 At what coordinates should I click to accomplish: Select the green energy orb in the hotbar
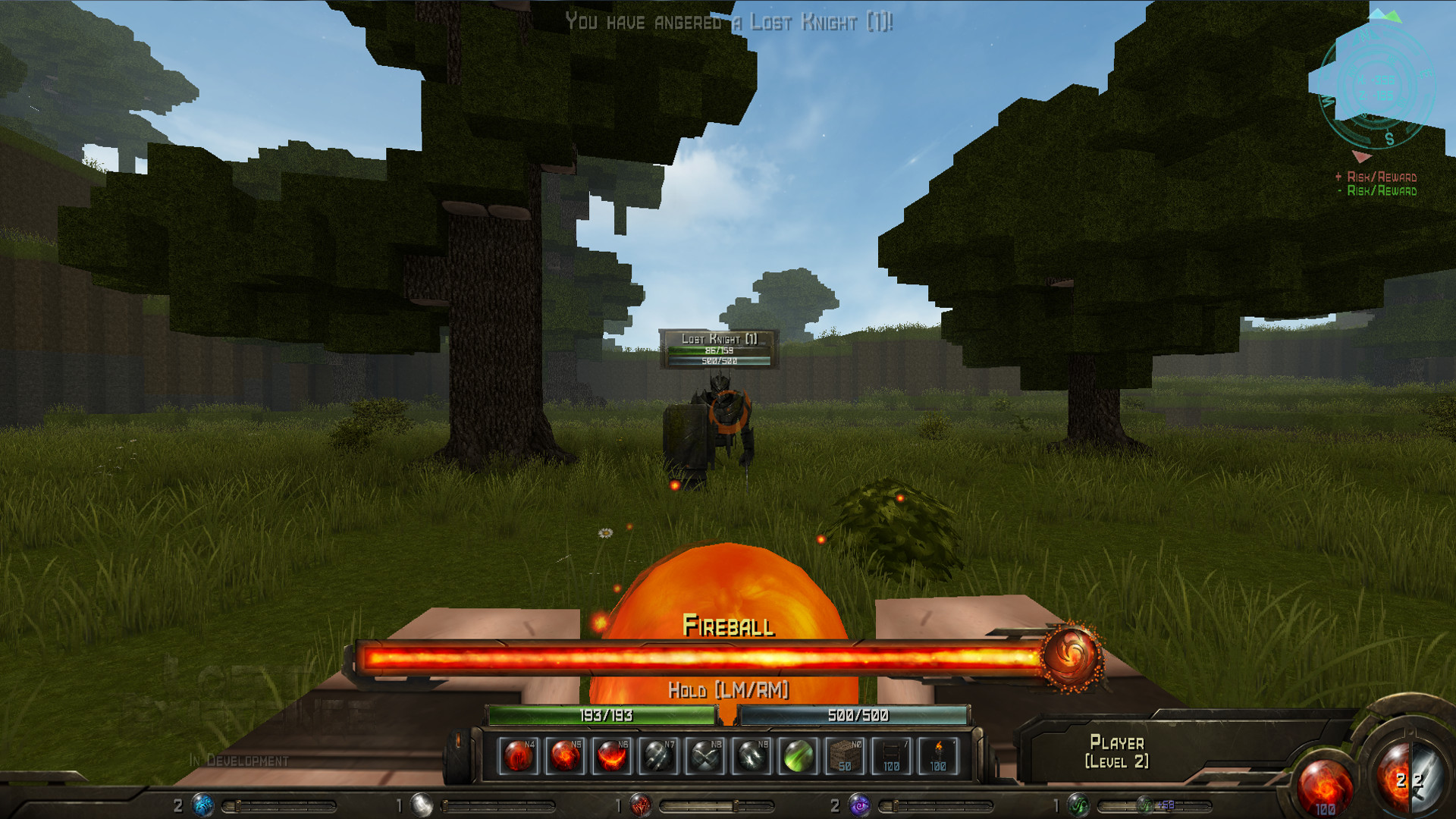(798, 755)
